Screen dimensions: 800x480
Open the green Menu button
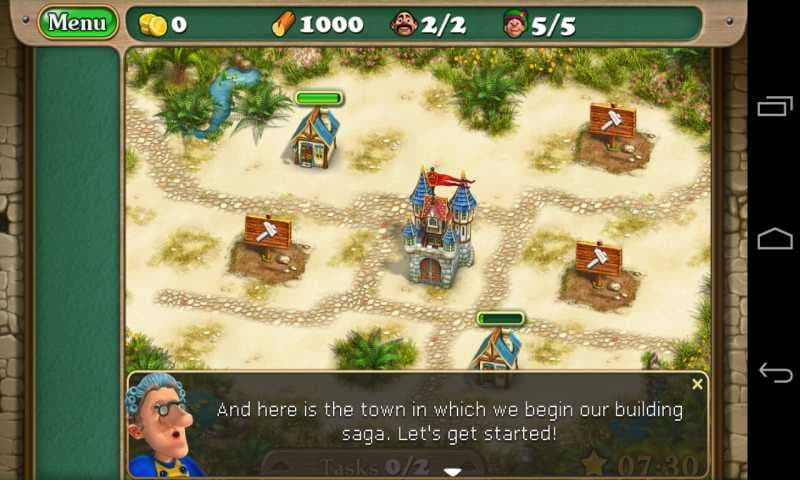point(77,22)
